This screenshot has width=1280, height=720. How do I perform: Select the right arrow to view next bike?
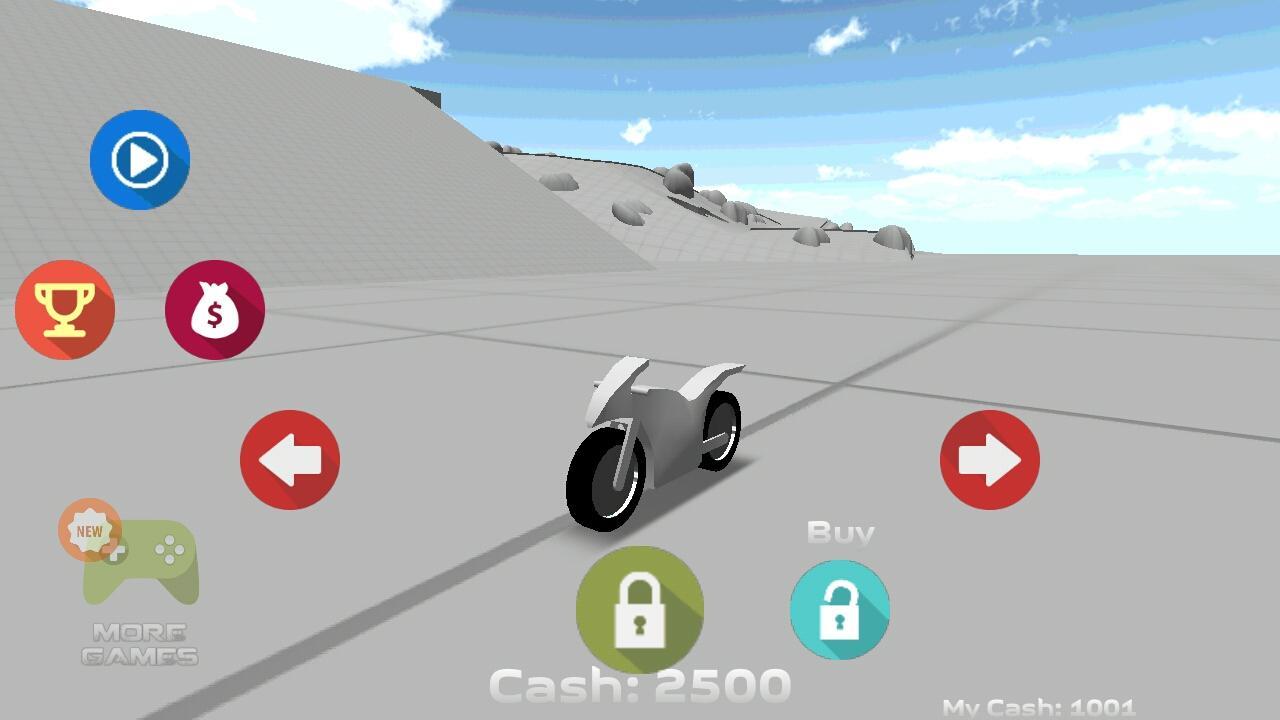click(989, 459)
